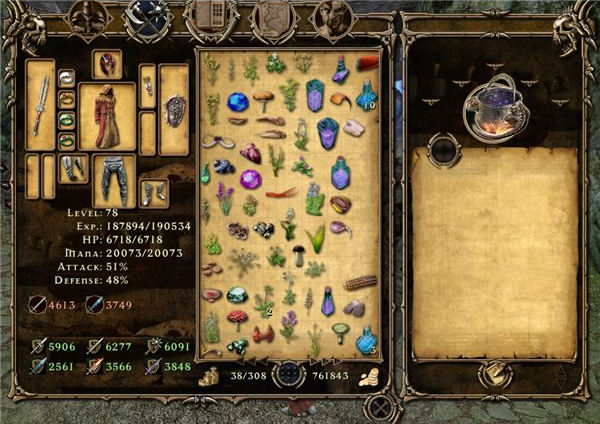
Task: Choose the red heart ingredient
Action: pos(250,154)
